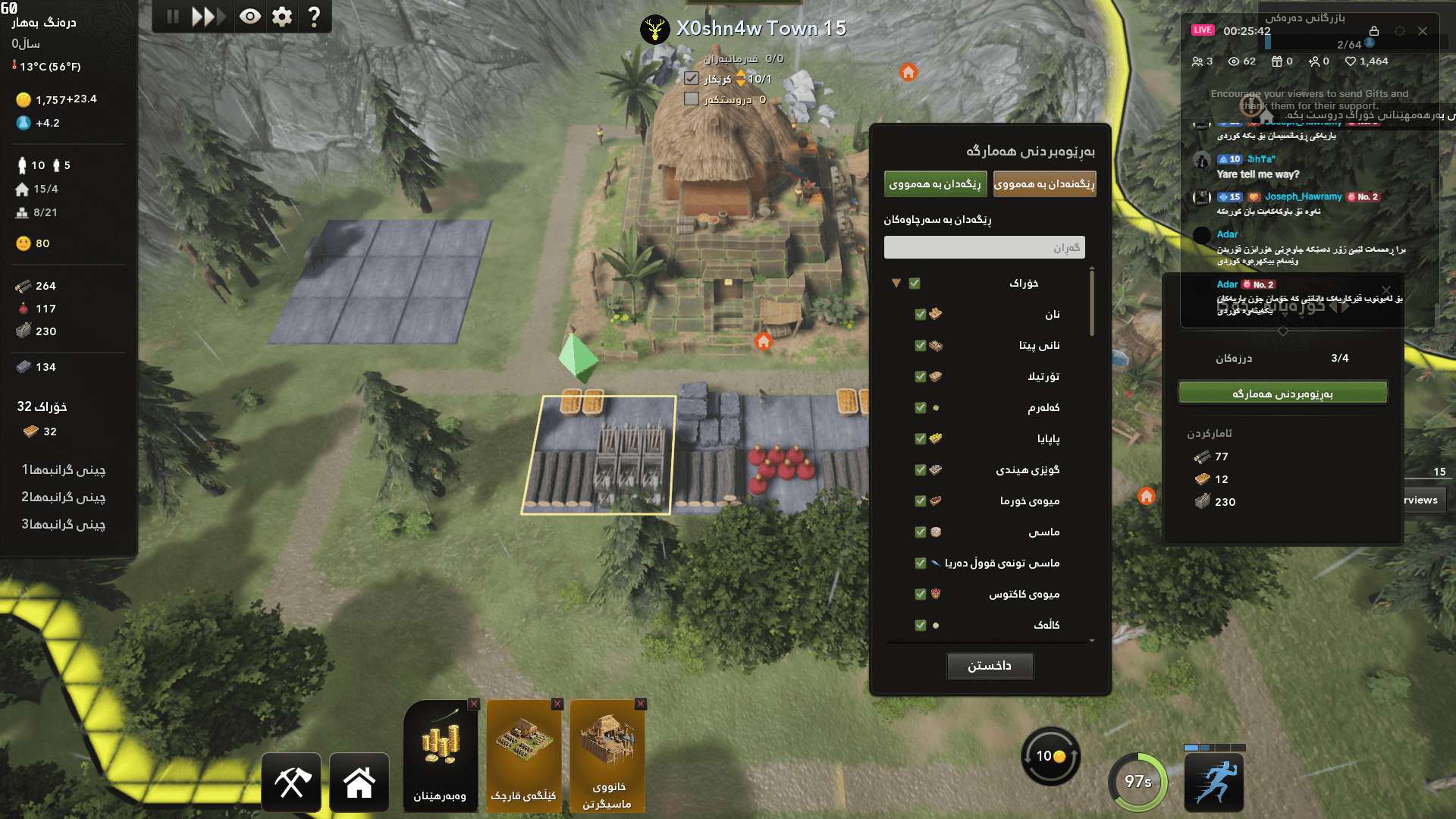1456x819 pixels.
Task: Click the home icon next to the hammer
Action: point(359,780)
